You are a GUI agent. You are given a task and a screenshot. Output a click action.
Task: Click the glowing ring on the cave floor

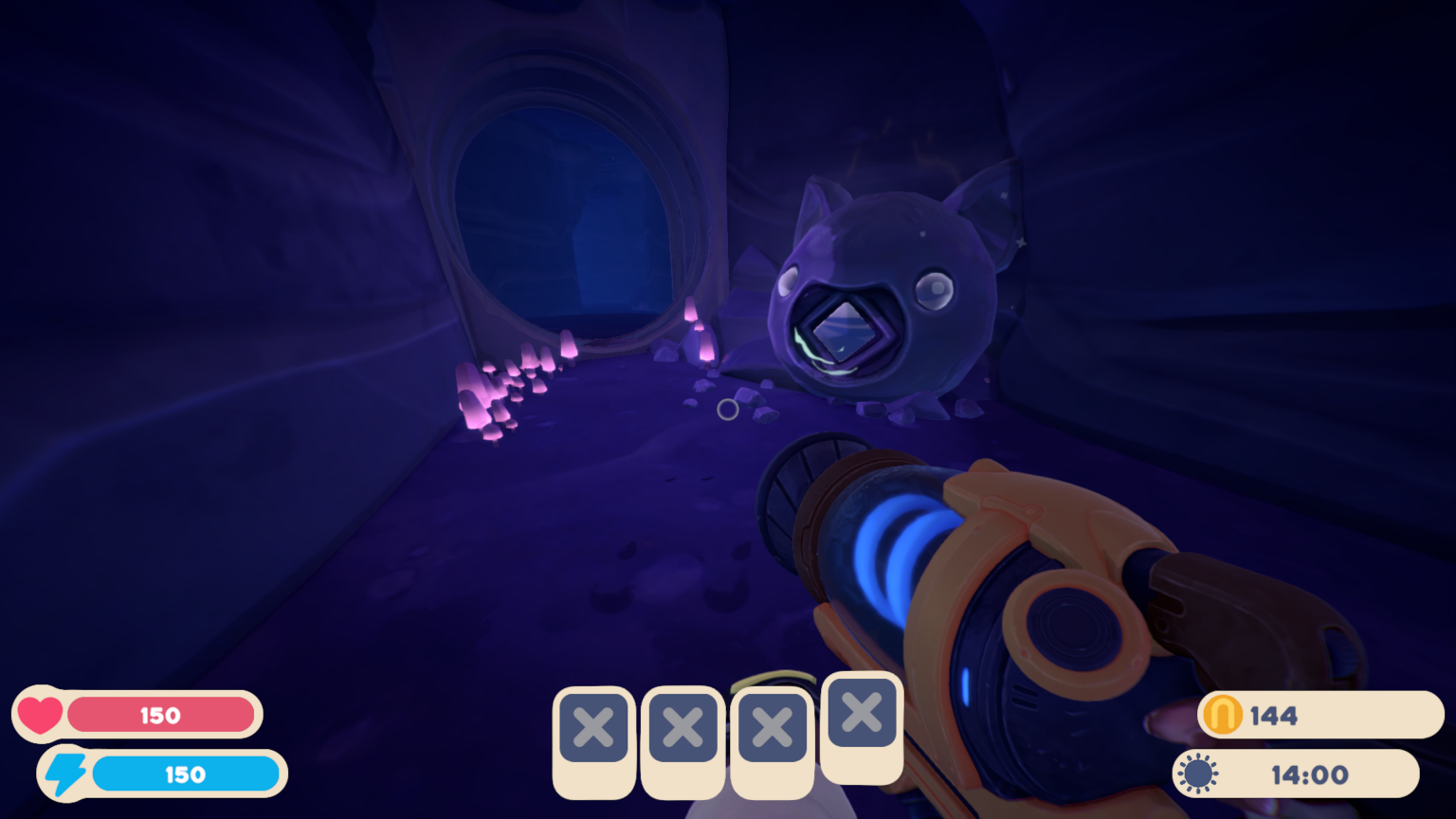tap(729, 409)
